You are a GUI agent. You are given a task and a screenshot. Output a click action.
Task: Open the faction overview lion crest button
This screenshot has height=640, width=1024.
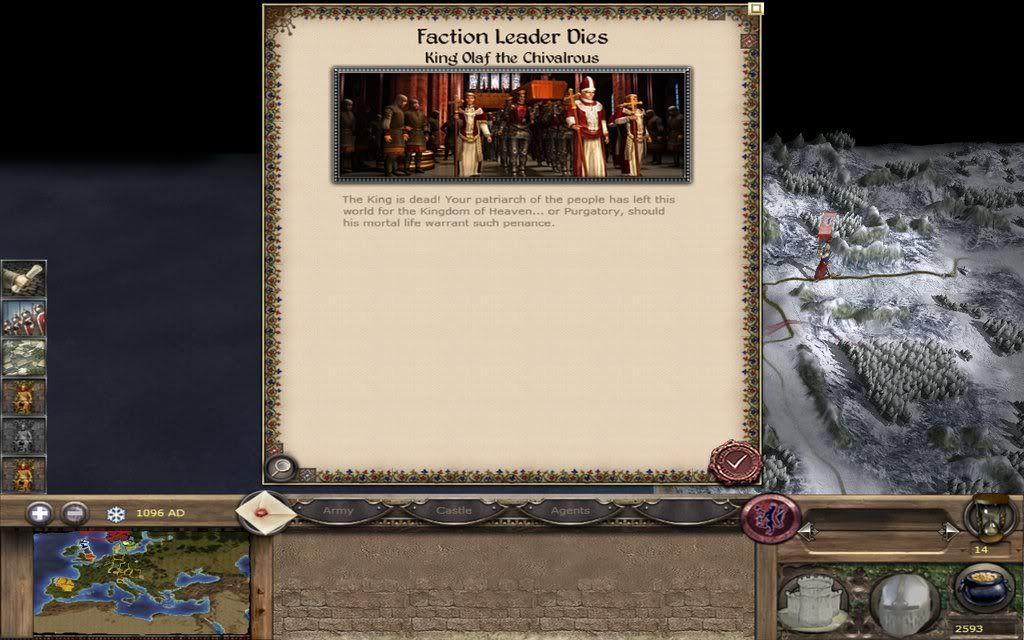point(771,519)
